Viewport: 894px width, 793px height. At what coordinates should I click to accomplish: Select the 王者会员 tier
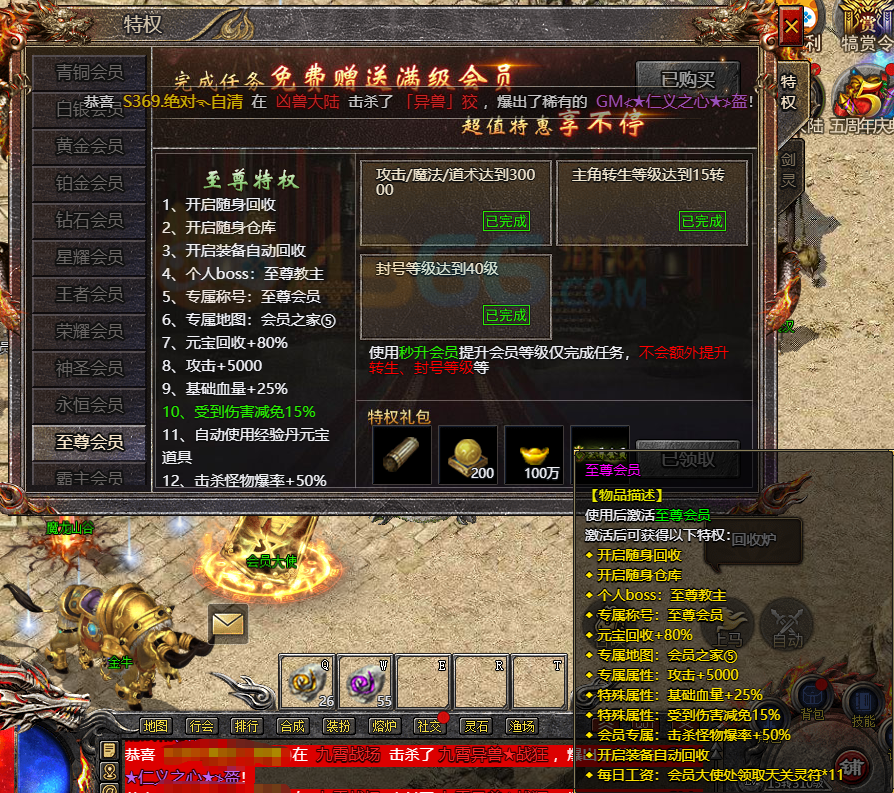tap(89, 294)
